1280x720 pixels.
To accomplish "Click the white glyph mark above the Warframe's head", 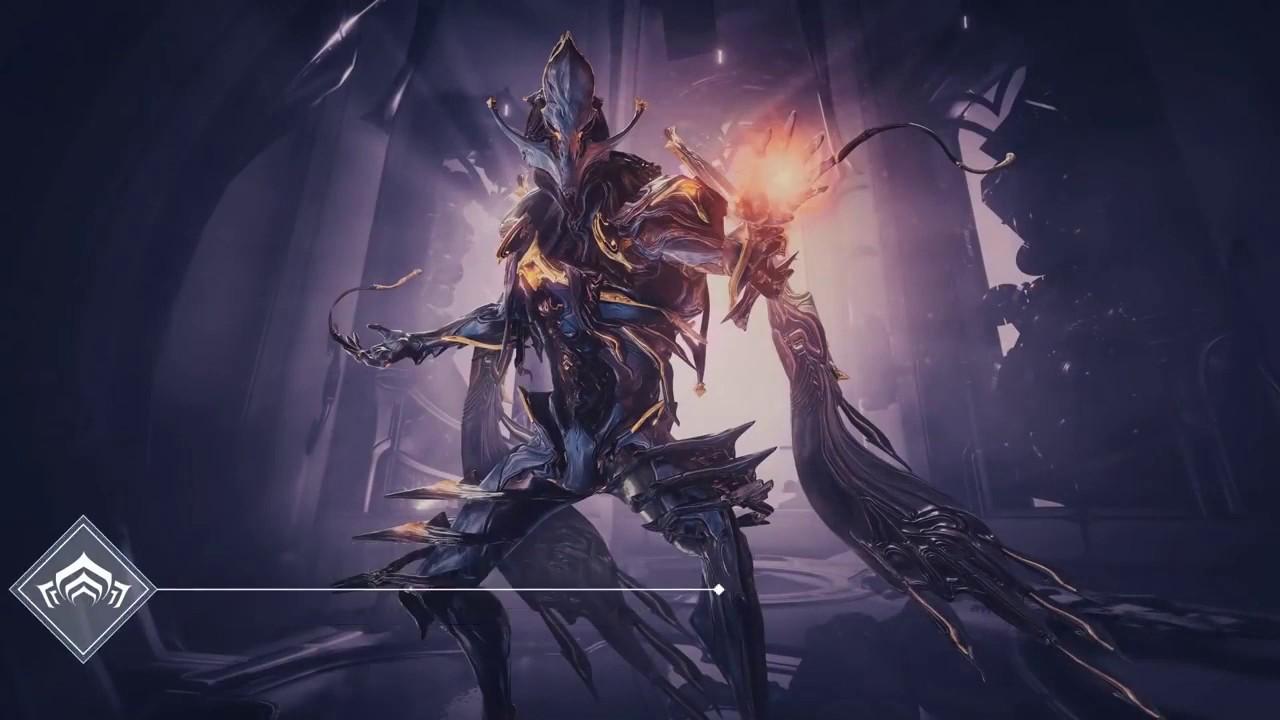I will (x=720, y=55).
